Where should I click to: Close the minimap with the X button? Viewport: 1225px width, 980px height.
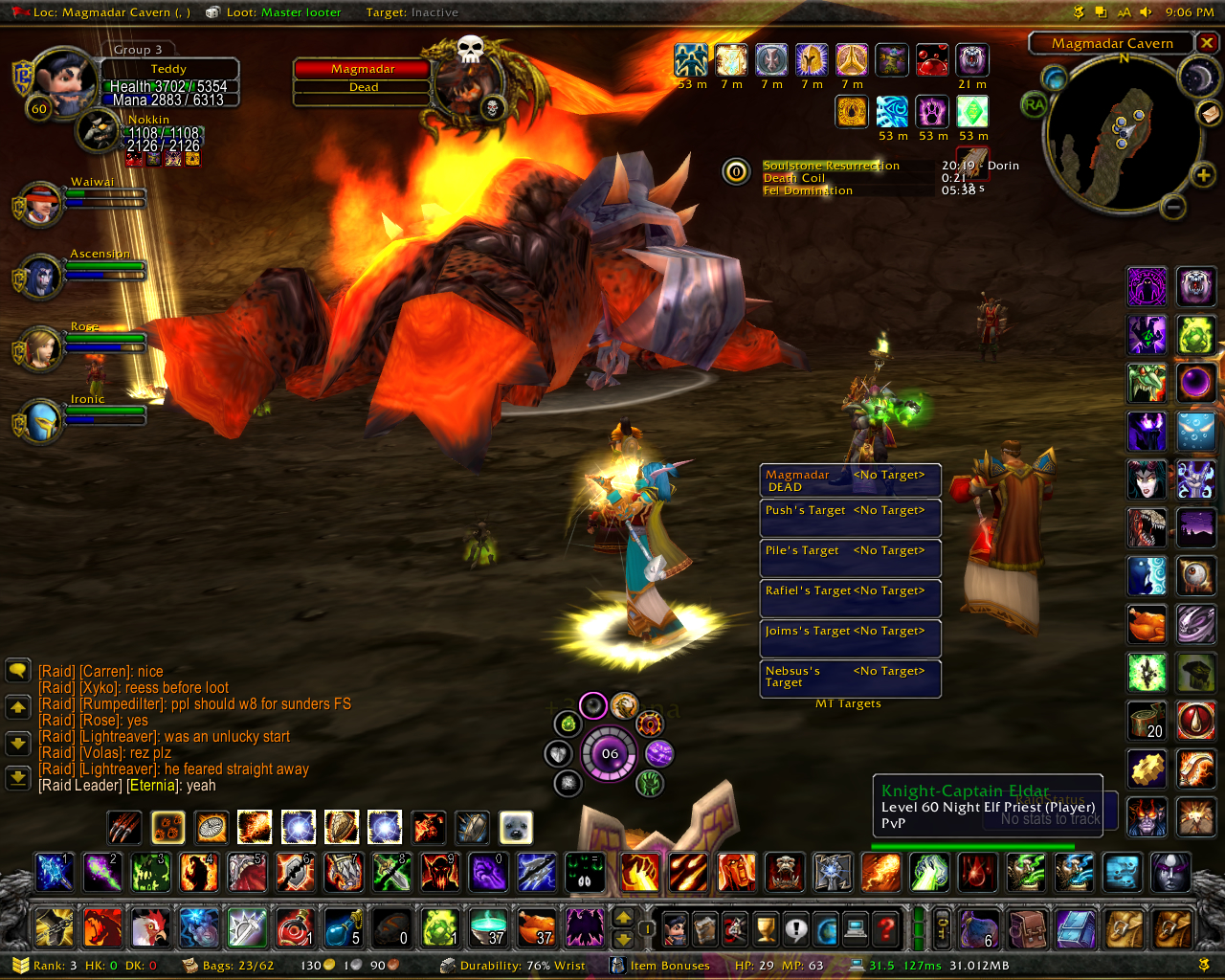coord(1208,43)
